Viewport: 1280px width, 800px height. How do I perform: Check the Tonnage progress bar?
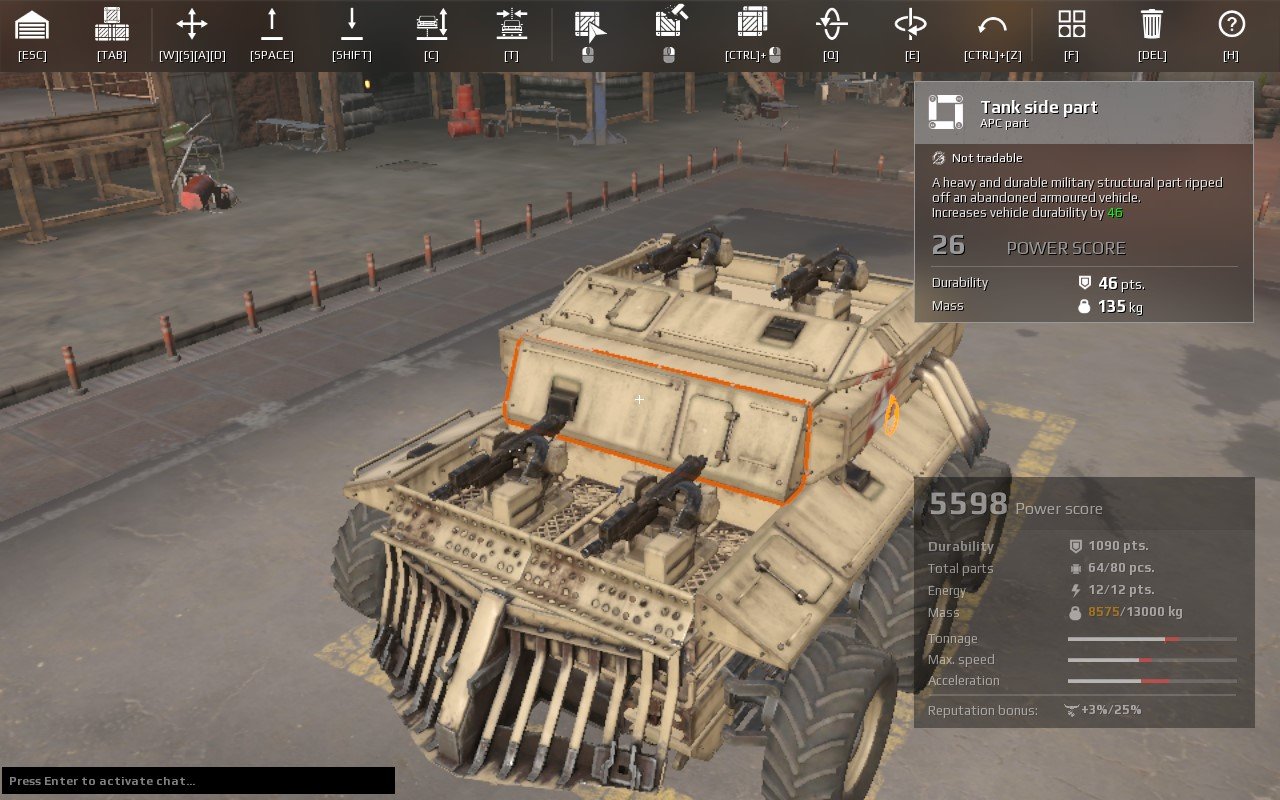pyautogui.click(x=1152, y=638)
